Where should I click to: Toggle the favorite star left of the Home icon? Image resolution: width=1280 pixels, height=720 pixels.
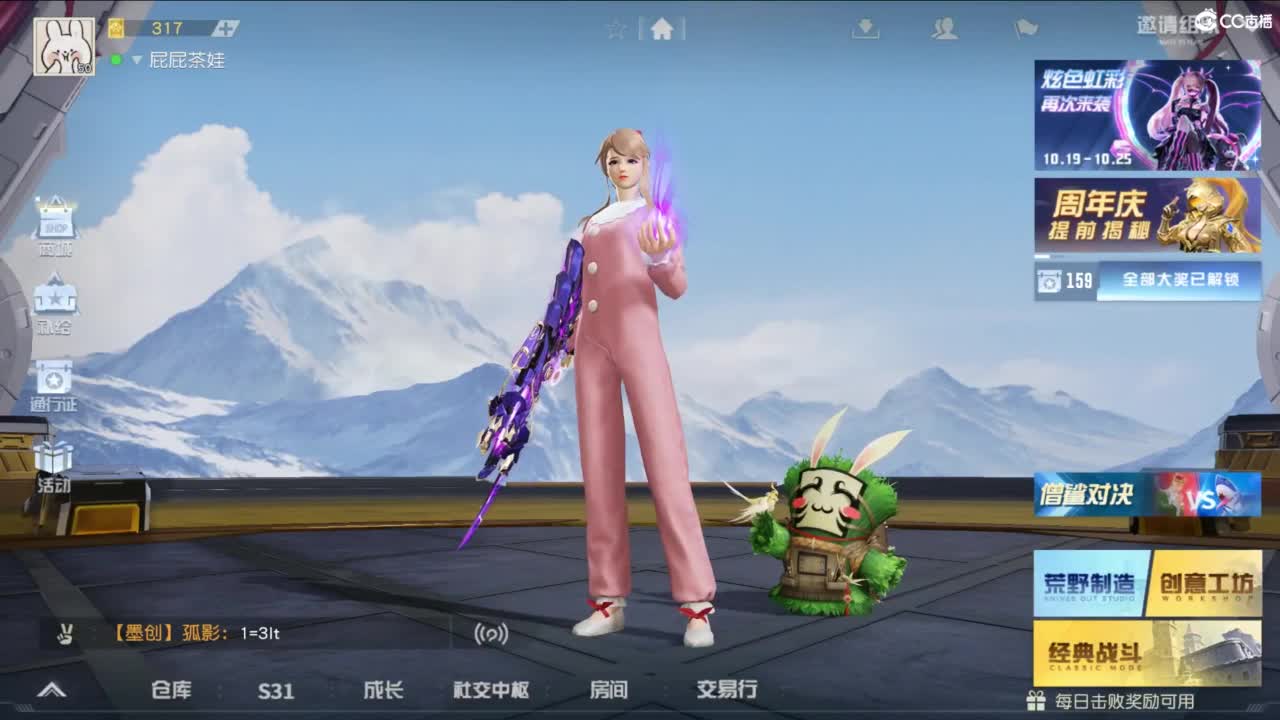[617, 30]
